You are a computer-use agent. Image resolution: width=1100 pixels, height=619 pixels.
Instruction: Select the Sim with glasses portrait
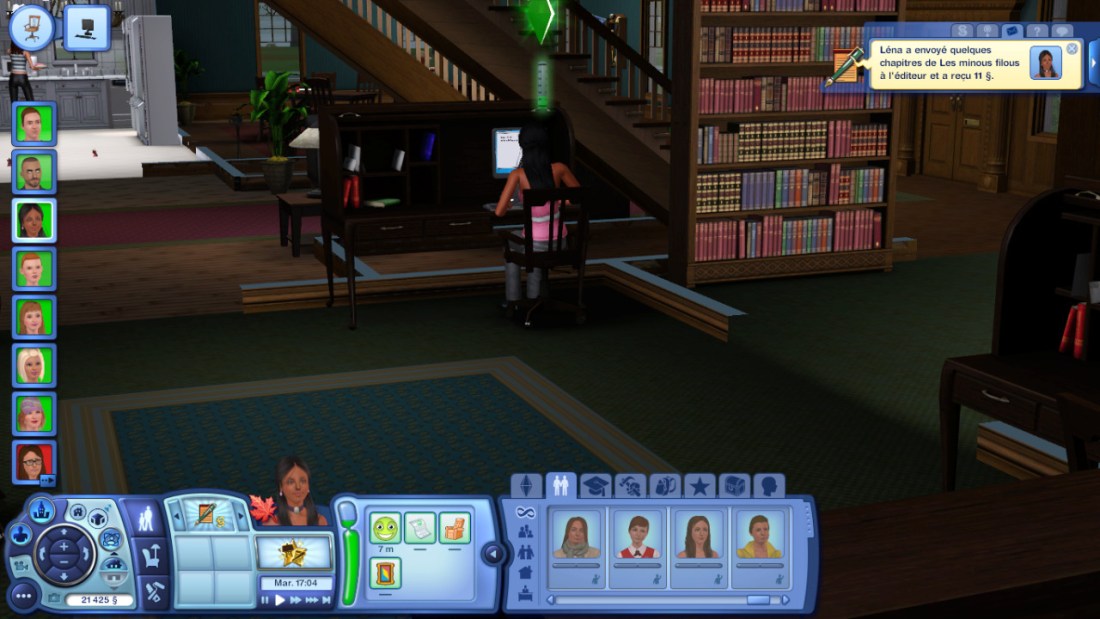click(34, 462)
